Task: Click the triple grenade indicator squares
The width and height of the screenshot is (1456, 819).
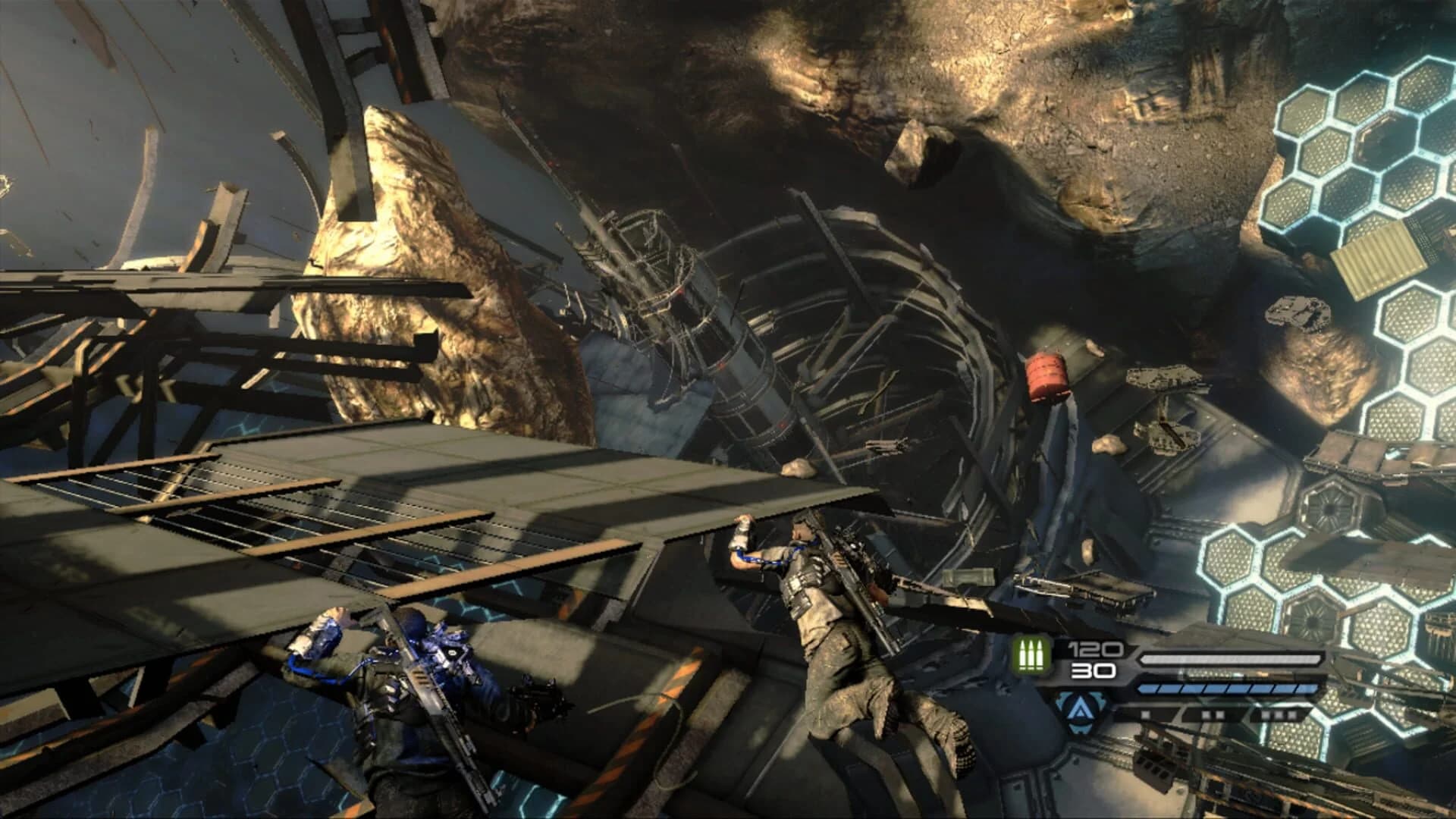Action: point(1278,715)
